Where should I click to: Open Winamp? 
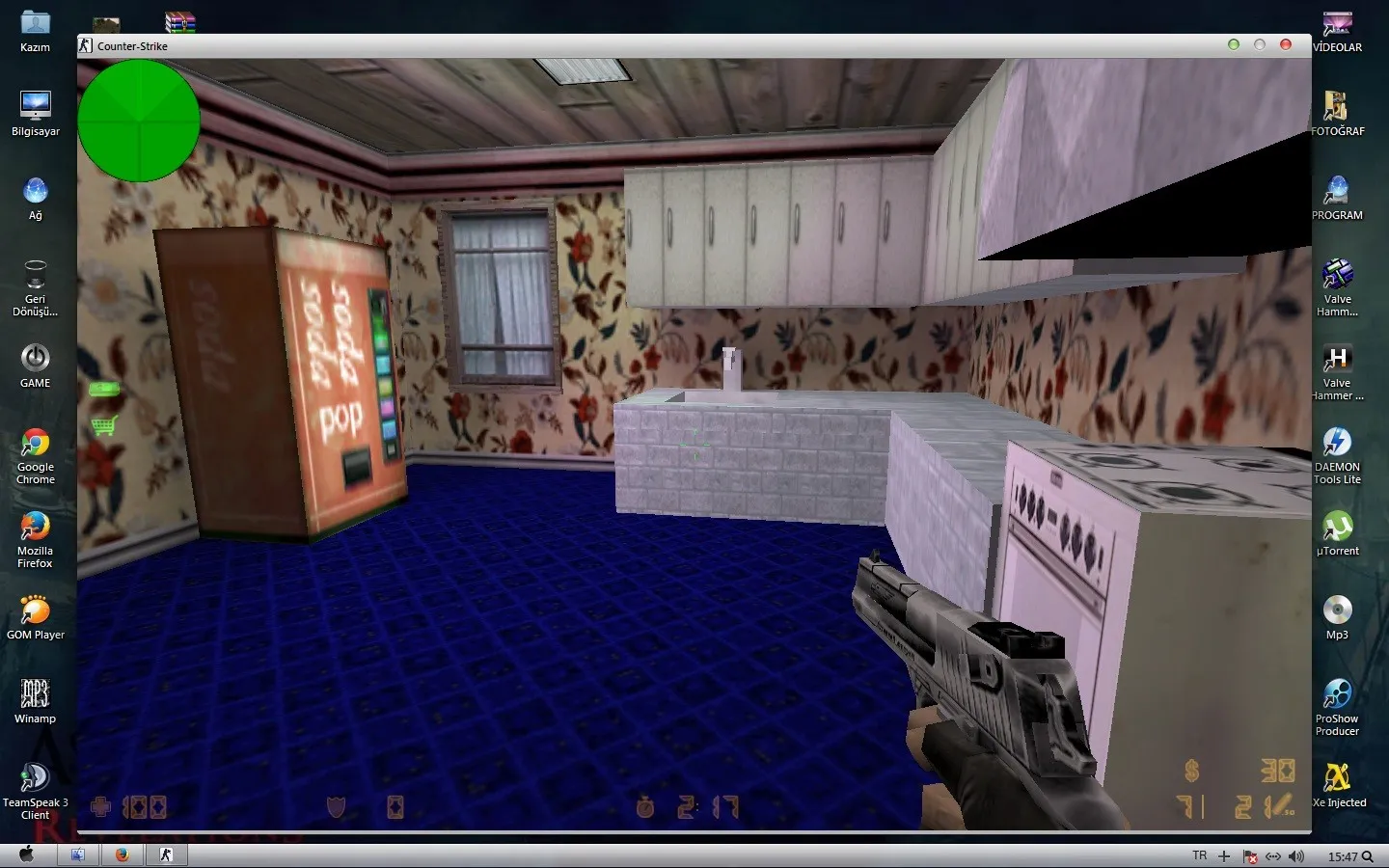(x=35, y=694)
